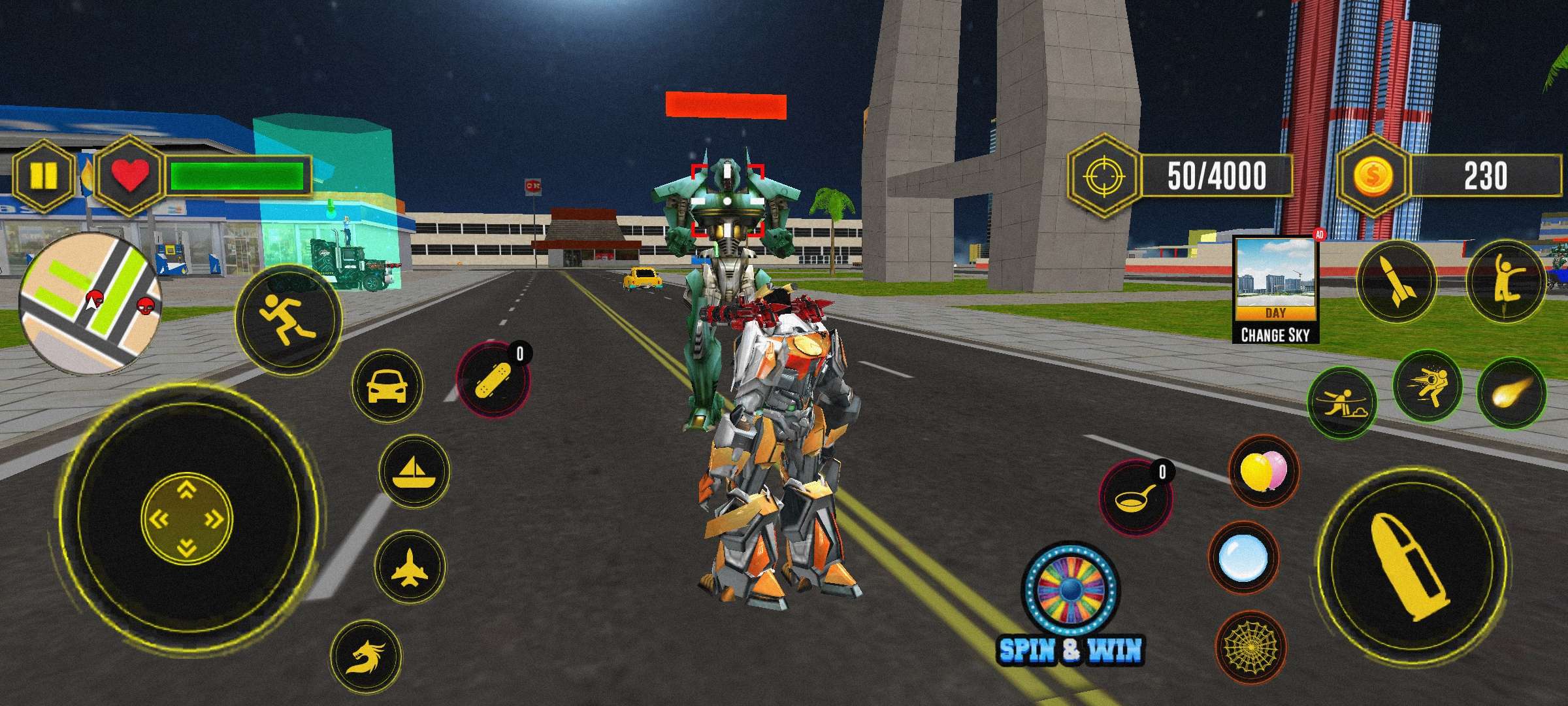Transform into car mode

387,387
